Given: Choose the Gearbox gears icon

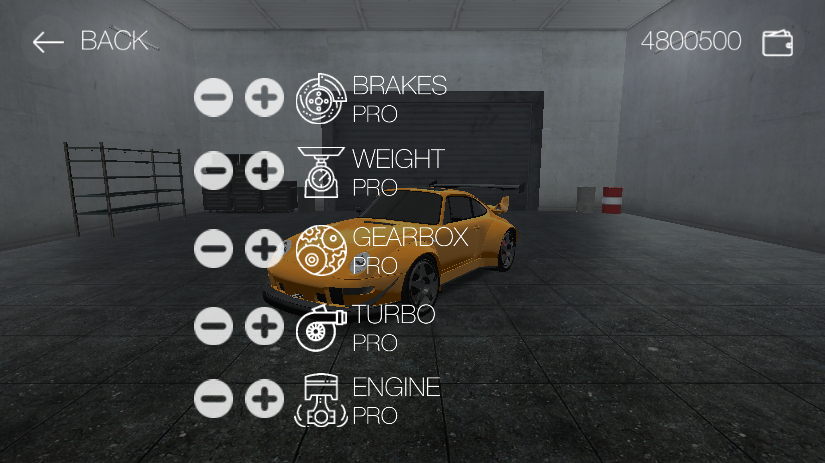Looking at the screenshot, I should tap(321, 250).
